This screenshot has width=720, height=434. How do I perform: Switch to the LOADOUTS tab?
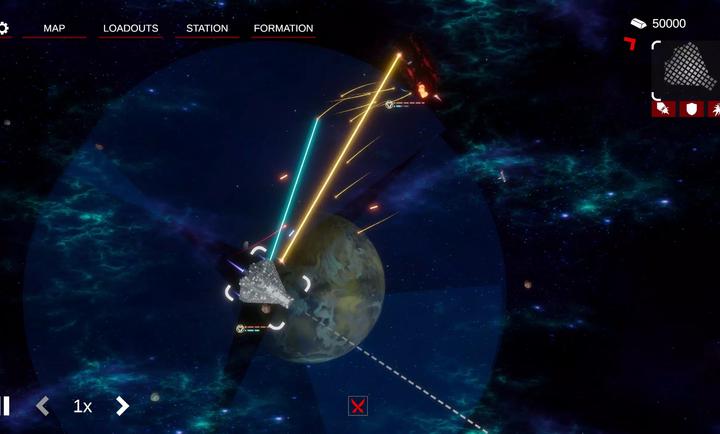[131, 28]
